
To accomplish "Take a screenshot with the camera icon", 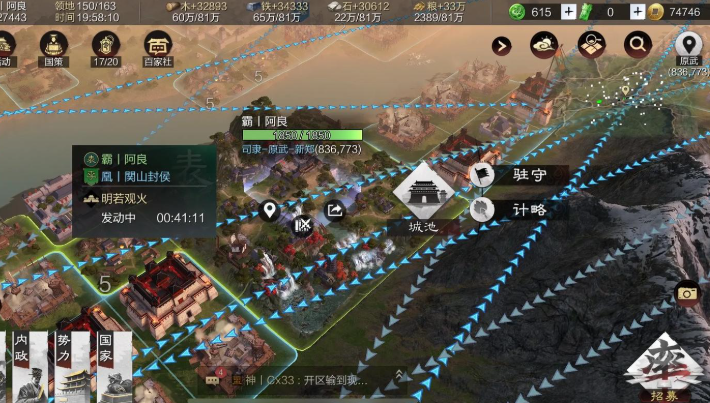I will tap(687, 293).
